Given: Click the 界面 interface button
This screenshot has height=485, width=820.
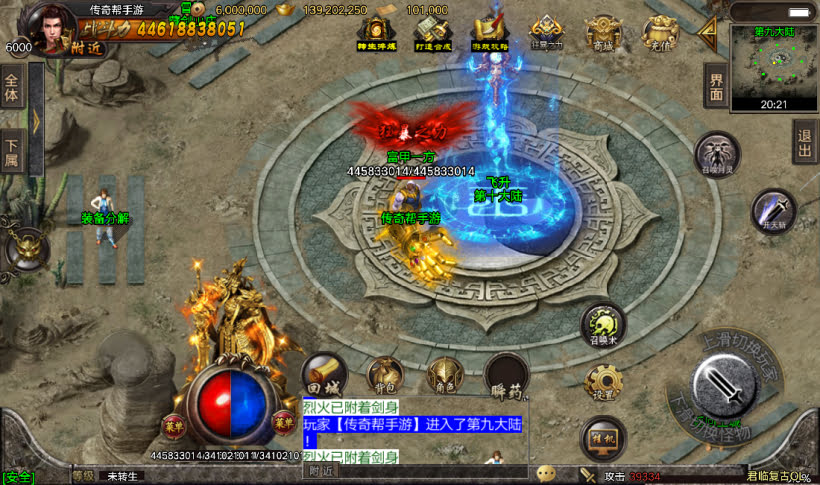Looking at the screenshot, I should [715, 88].
